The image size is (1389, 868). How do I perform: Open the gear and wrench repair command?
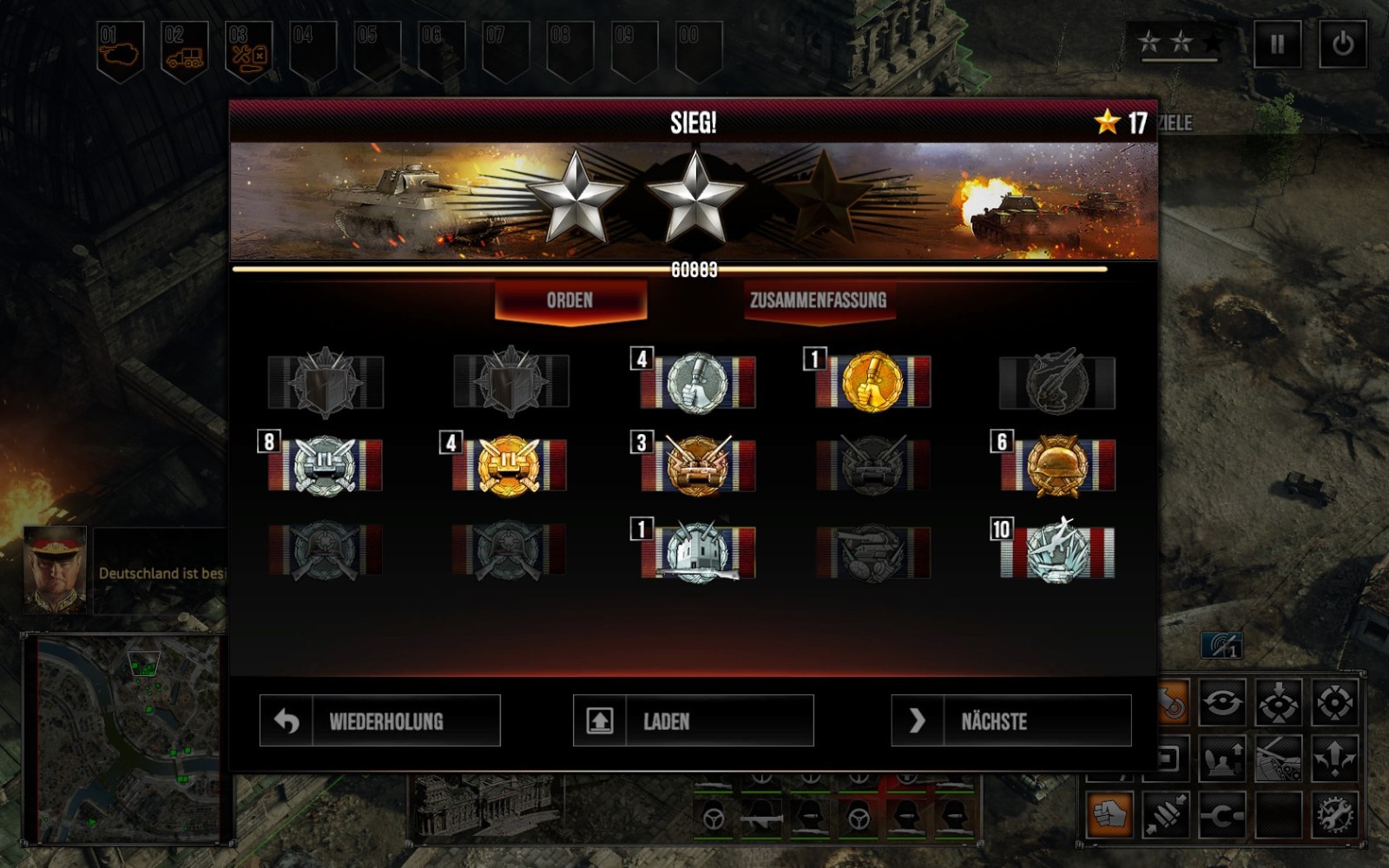(x=1334, y=814)
